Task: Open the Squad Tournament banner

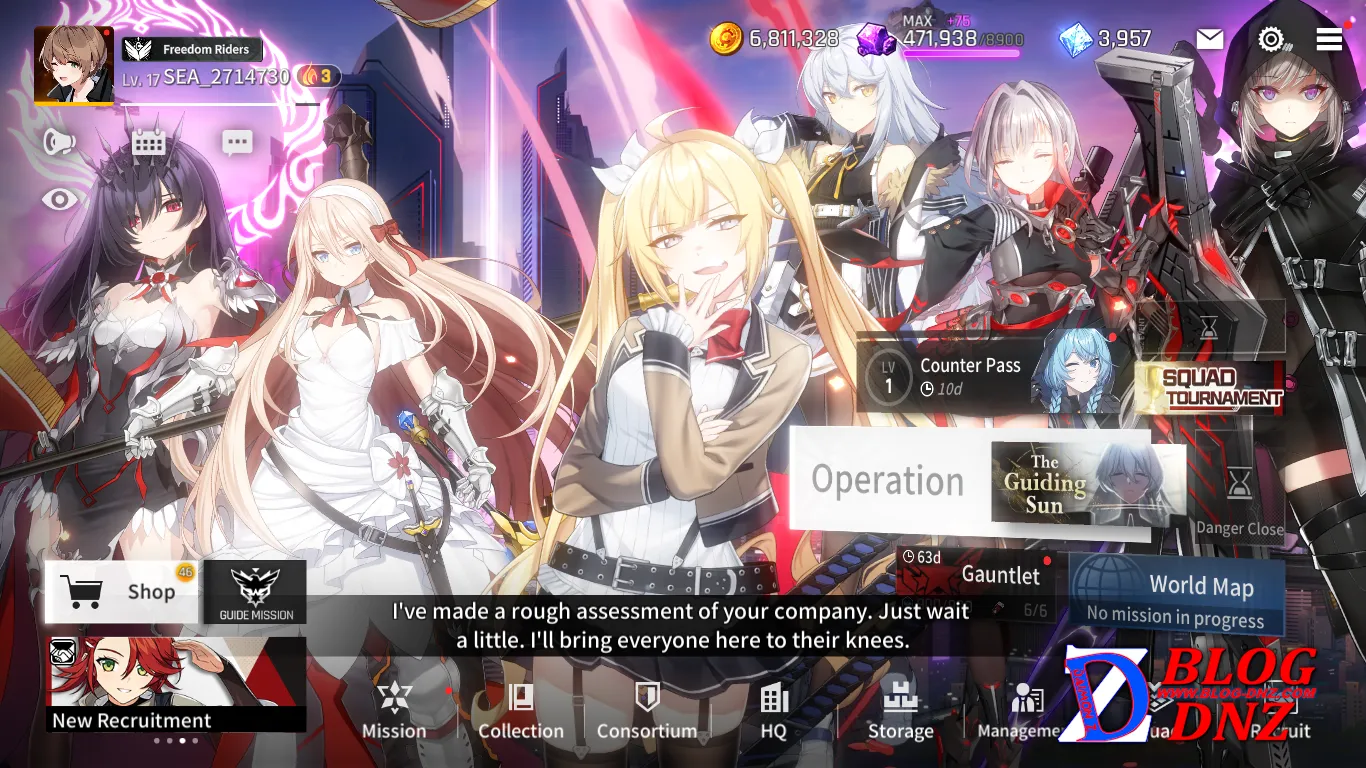Action: pos(1209,387)
